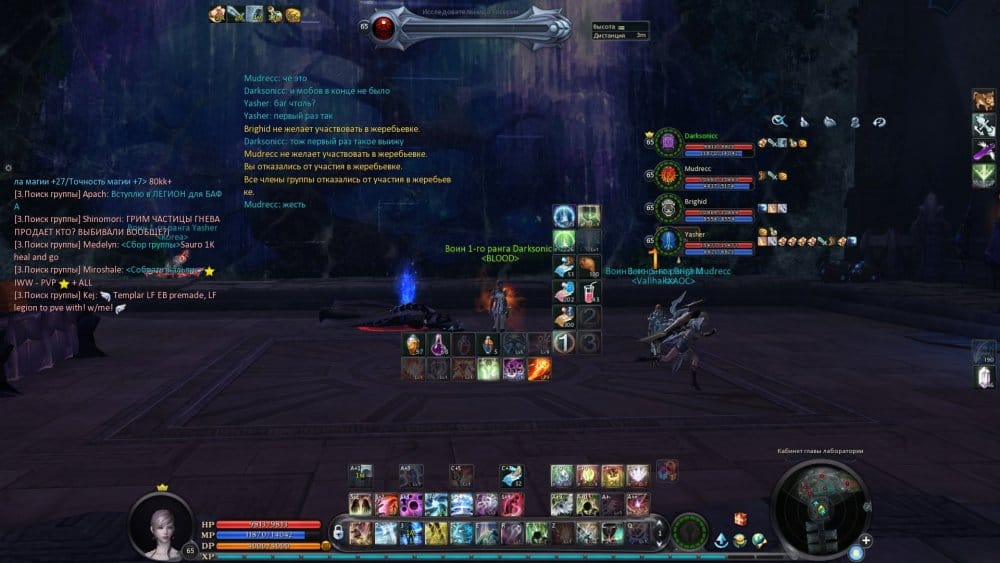Click the magnifying glass group icon

click(779, 121)
